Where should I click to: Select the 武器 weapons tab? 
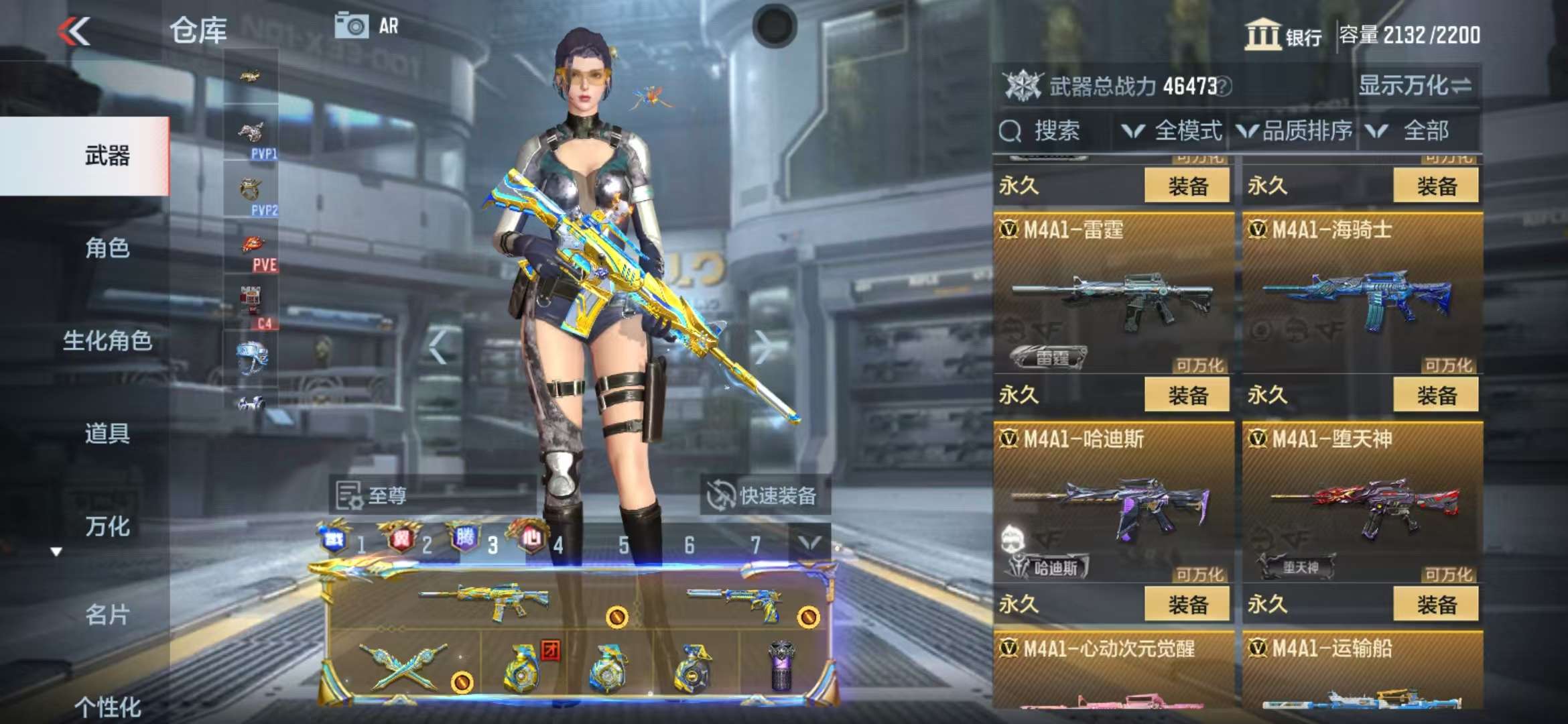[x=107, y=156]
